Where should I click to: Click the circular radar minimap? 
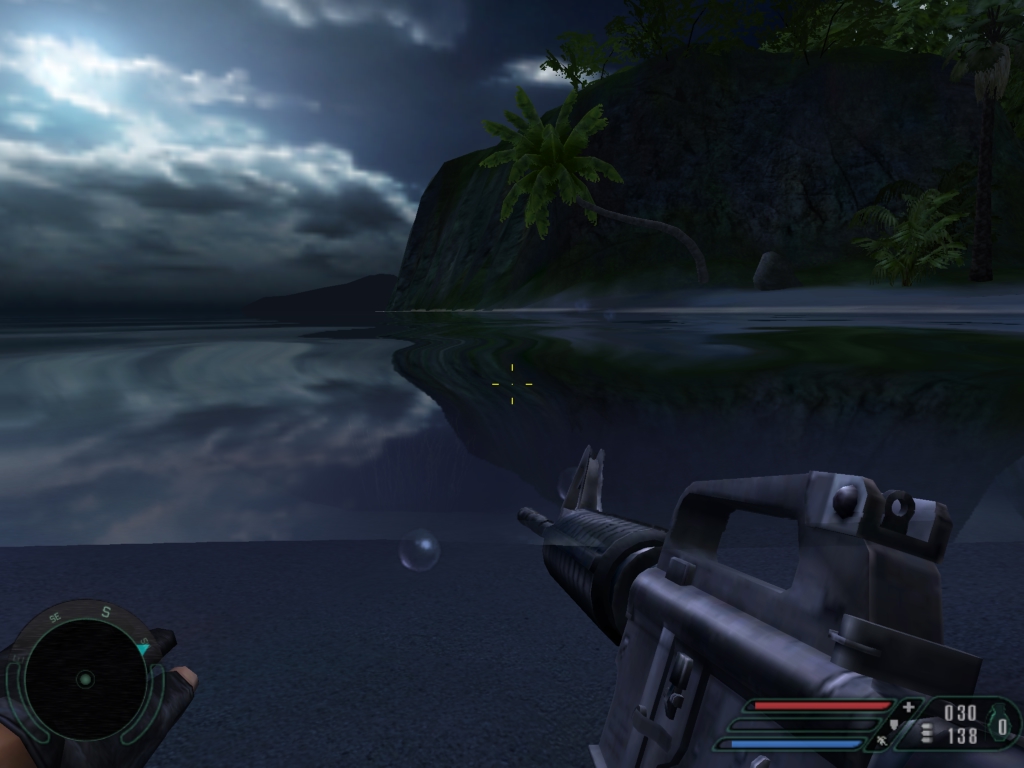[x=85, y=679]
